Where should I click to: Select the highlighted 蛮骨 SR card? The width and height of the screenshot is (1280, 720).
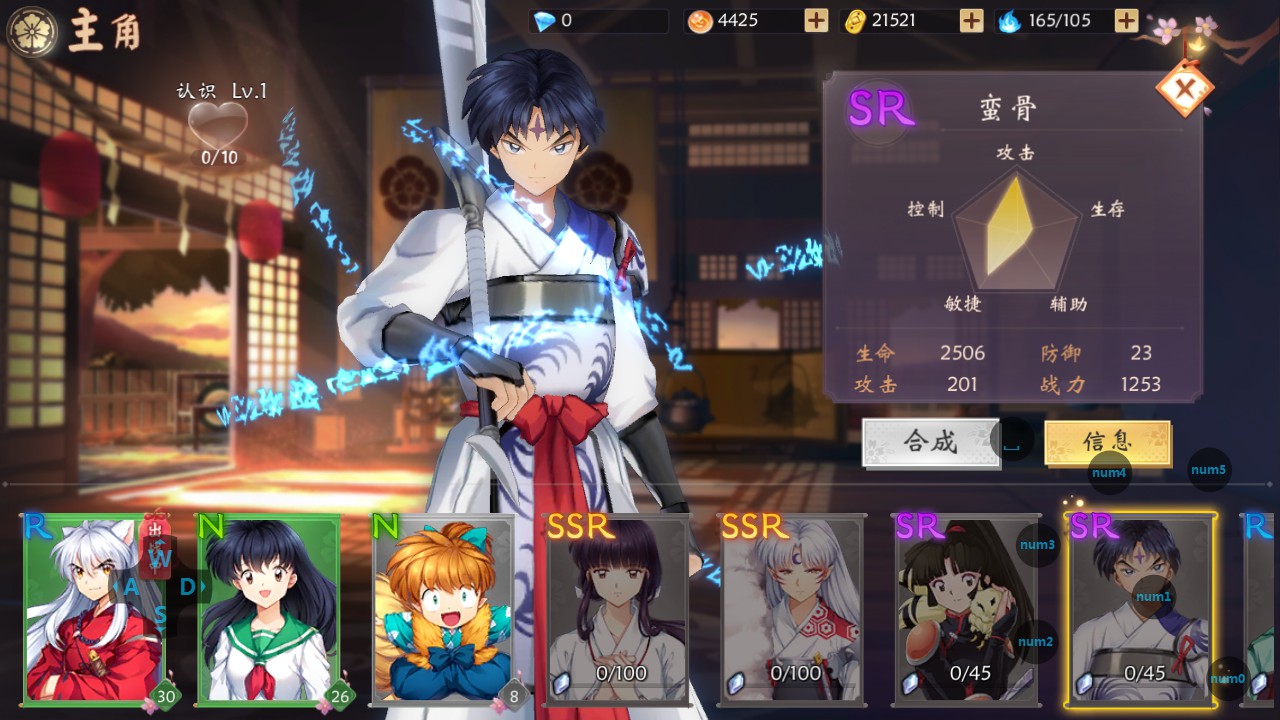(x=1141, y=610)
